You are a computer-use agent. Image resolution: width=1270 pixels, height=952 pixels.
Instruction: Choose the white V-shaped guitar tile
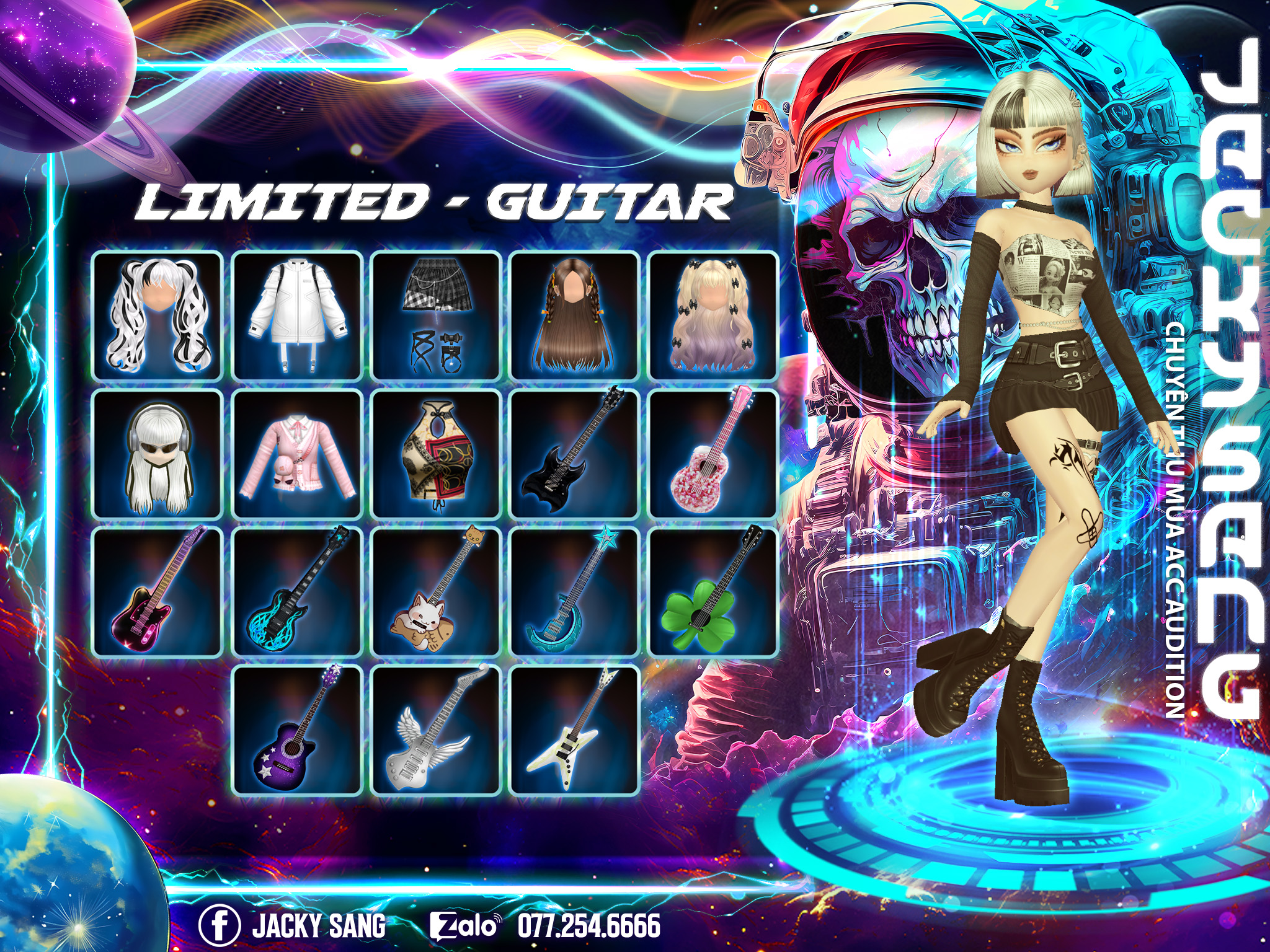[x=575, y=731]
